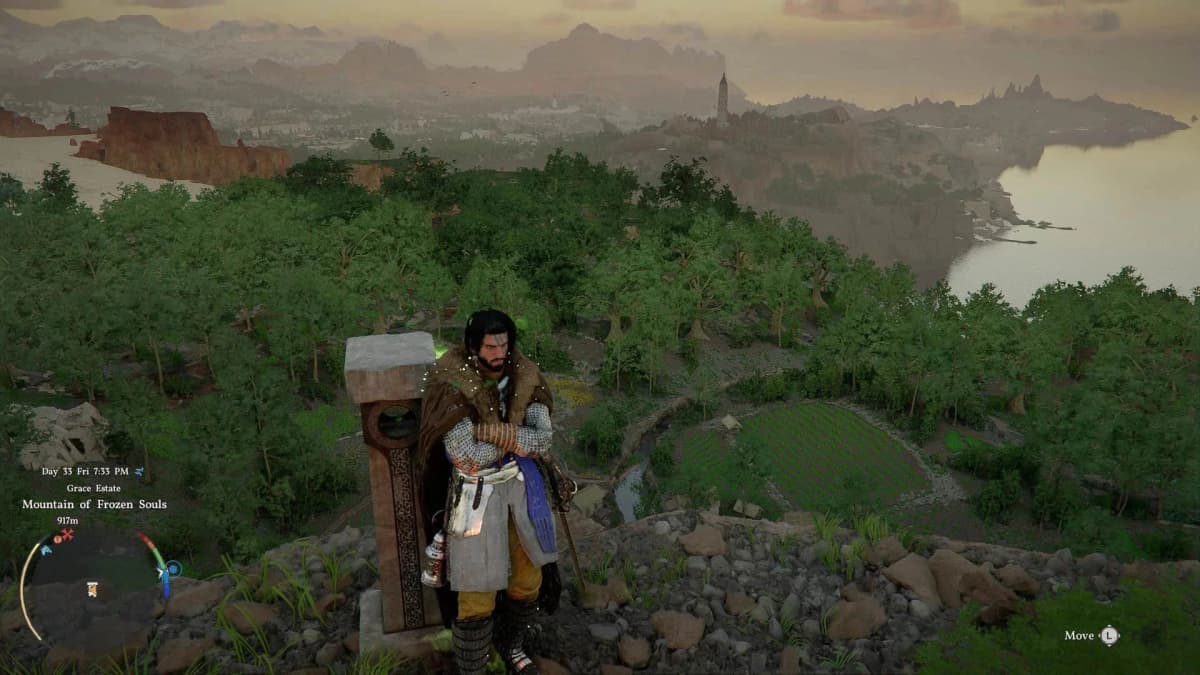Click the blue horse marker on minimap

click(46, 549)
